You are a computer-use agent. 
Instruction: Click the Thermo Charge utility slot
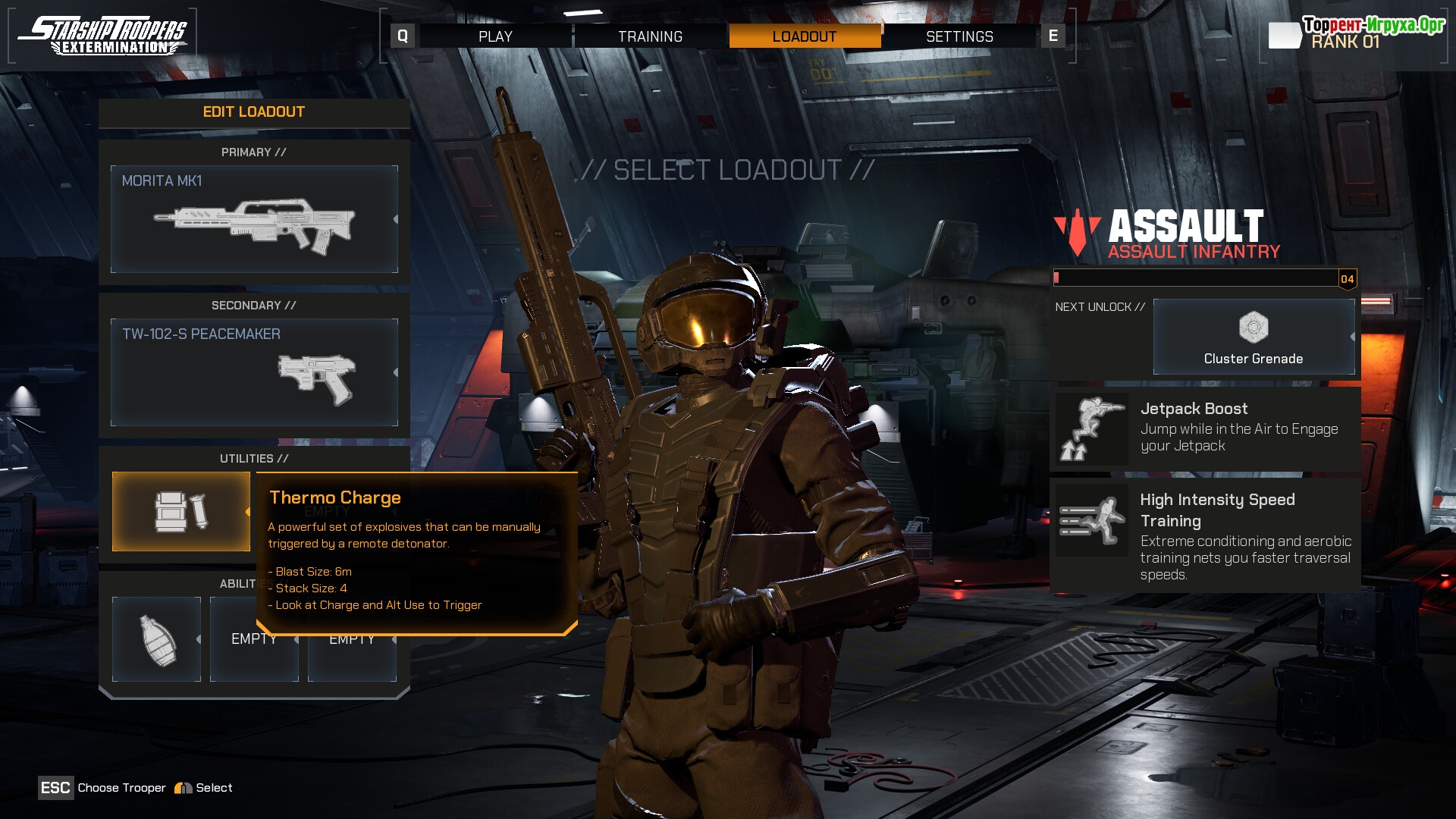click(181, 512)
